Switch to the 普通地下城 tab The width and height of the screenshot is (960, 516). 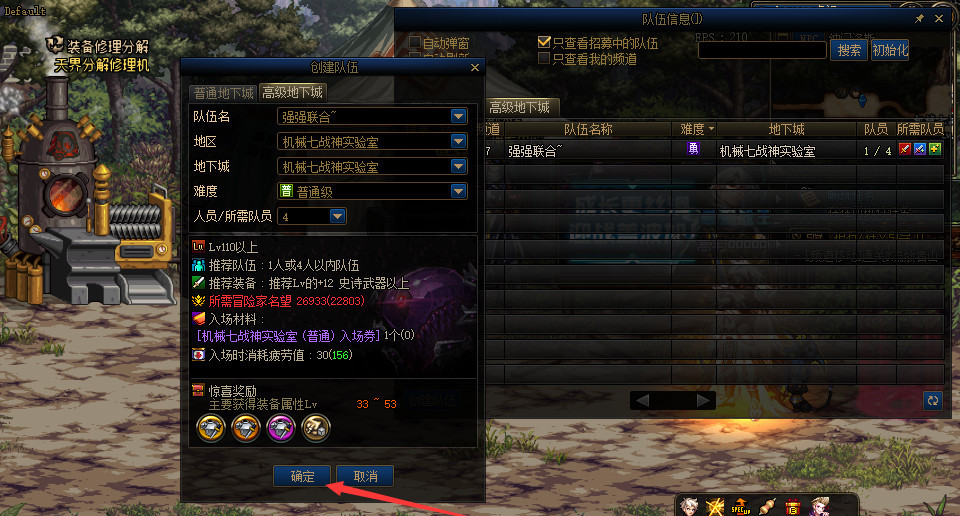point(223,92)
